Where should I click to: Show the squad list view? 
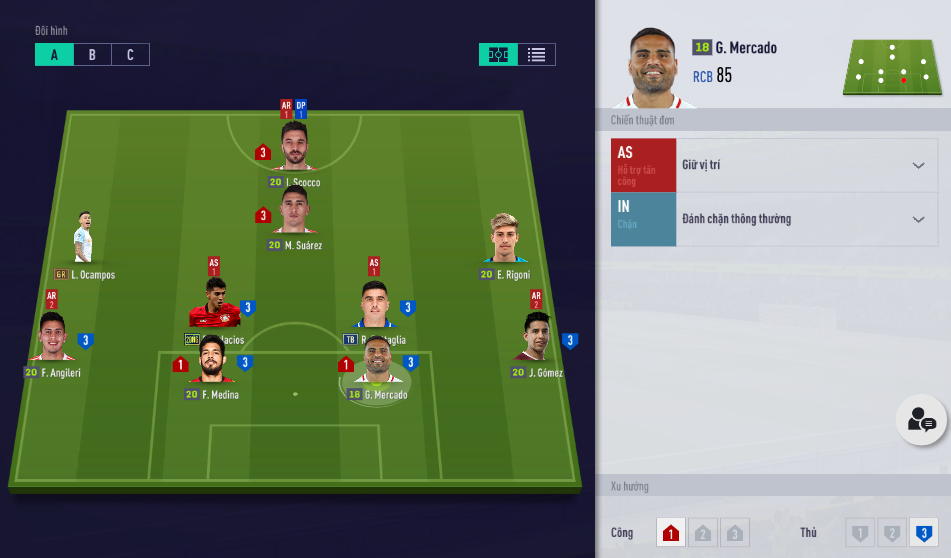point(536,55)
